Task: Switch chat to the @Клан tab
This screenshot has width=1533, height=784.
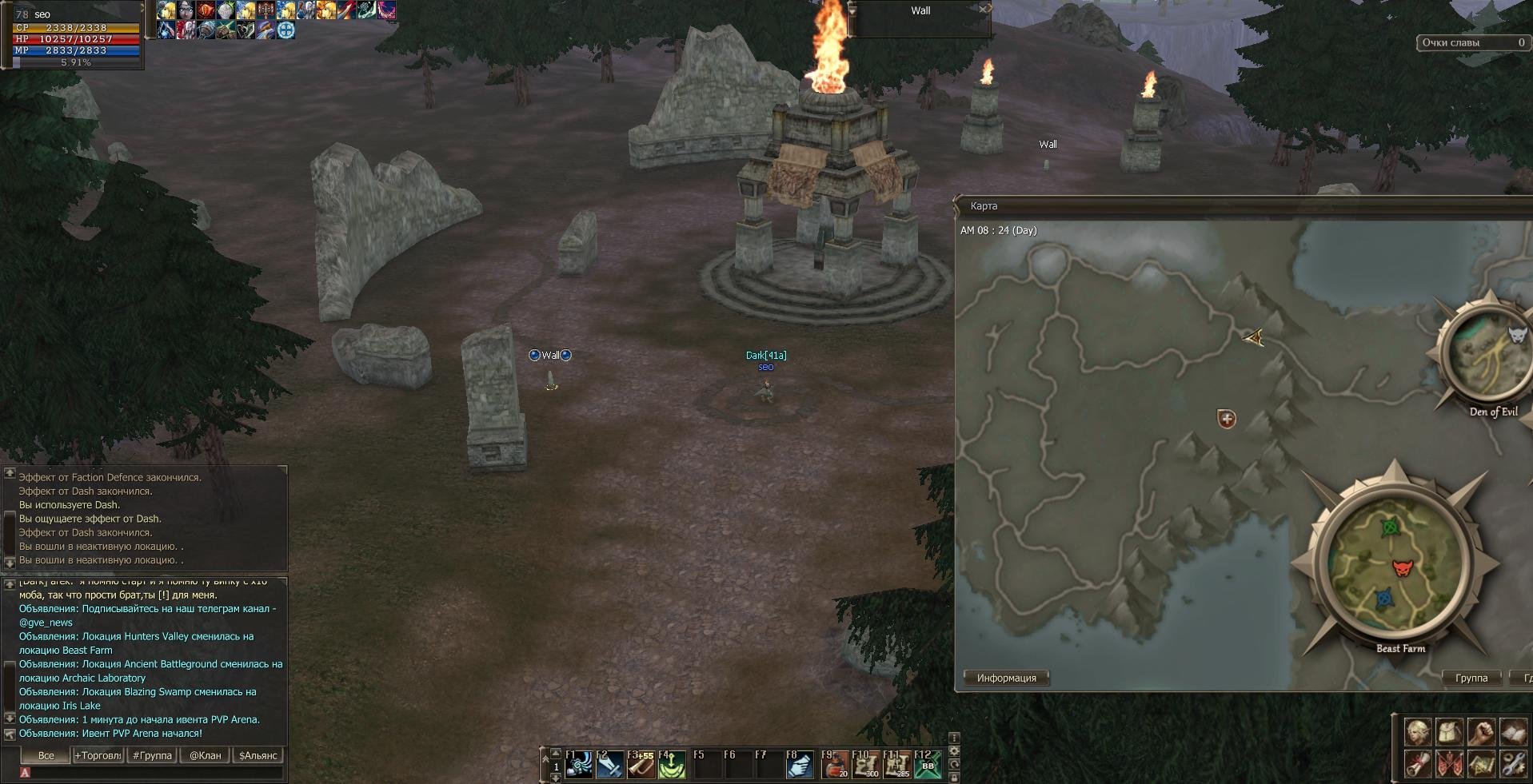Action: pos(206,755)
